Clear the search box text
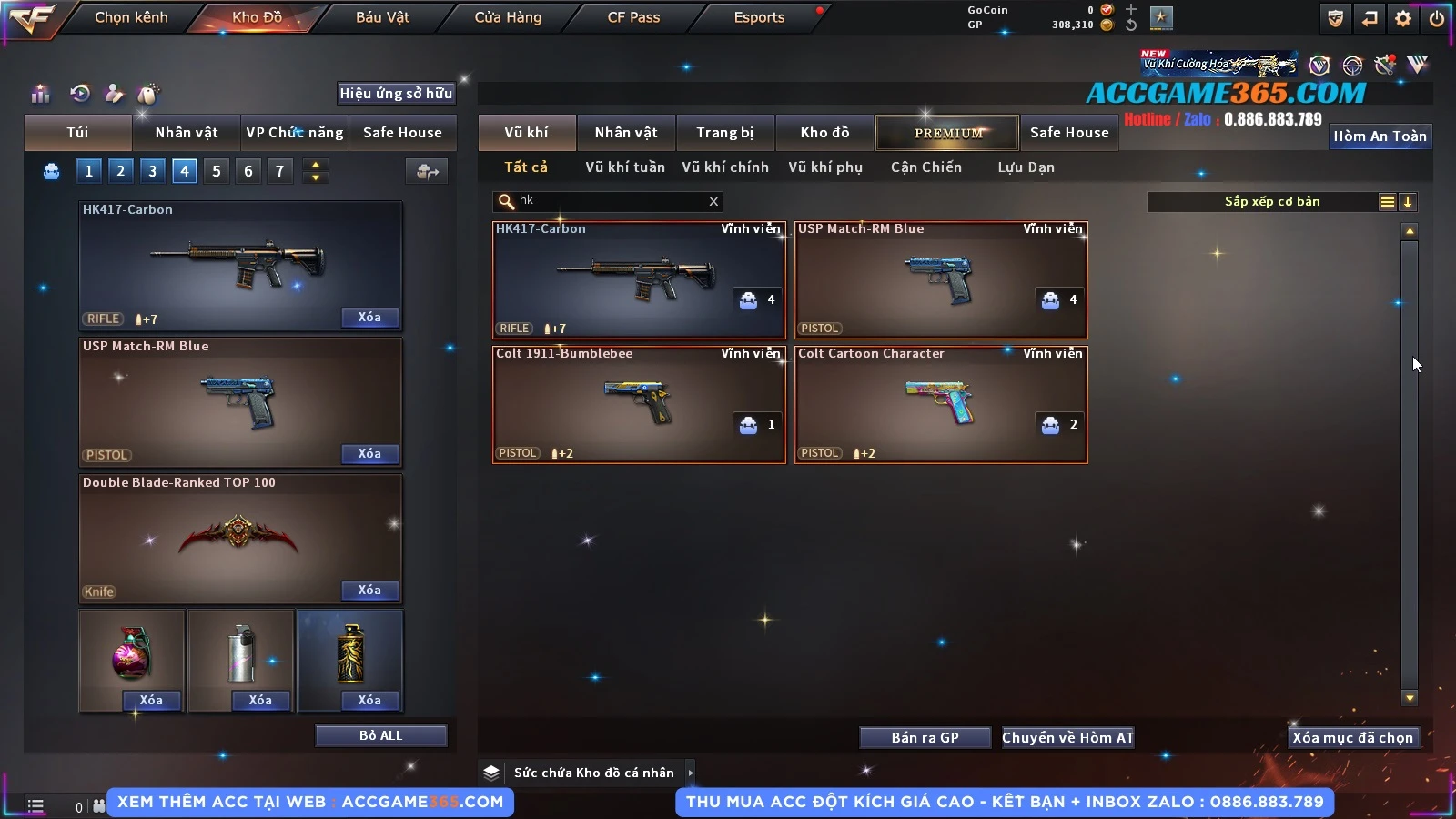 (713, 202)
